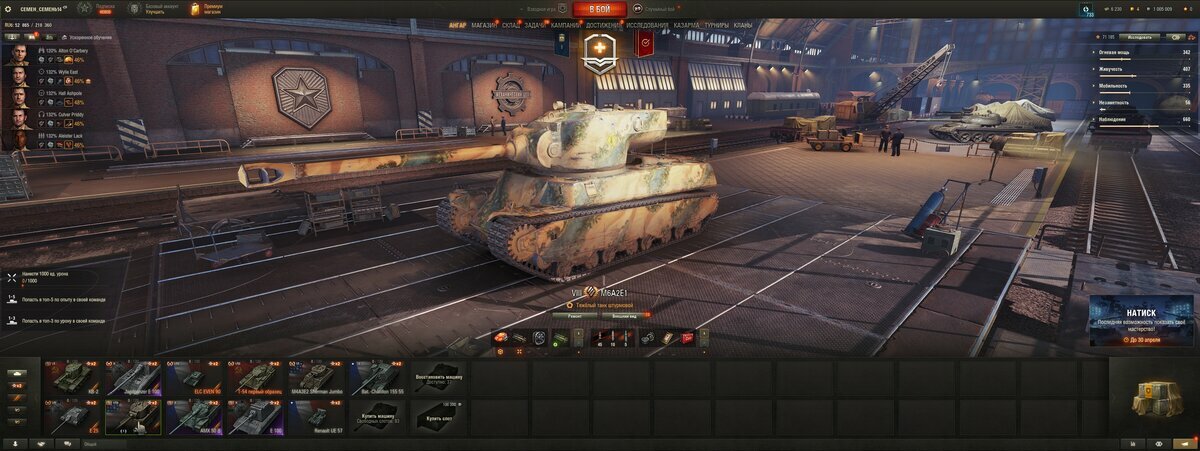
Task: Choose the ELC EVEN 90 tank card
Action: [x=195, y=378]
